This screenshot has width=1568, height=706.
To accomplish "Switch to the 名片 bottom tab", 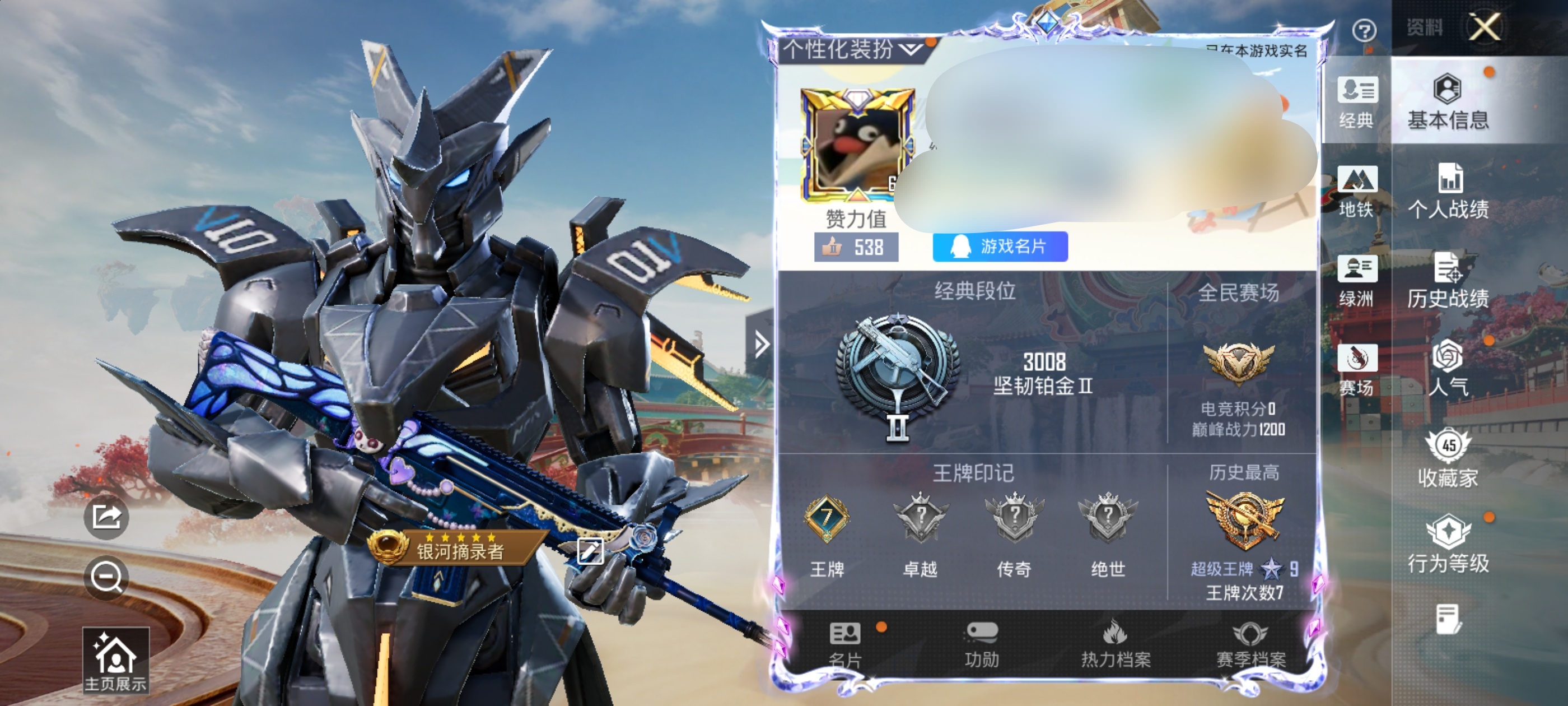I will 845,644.
